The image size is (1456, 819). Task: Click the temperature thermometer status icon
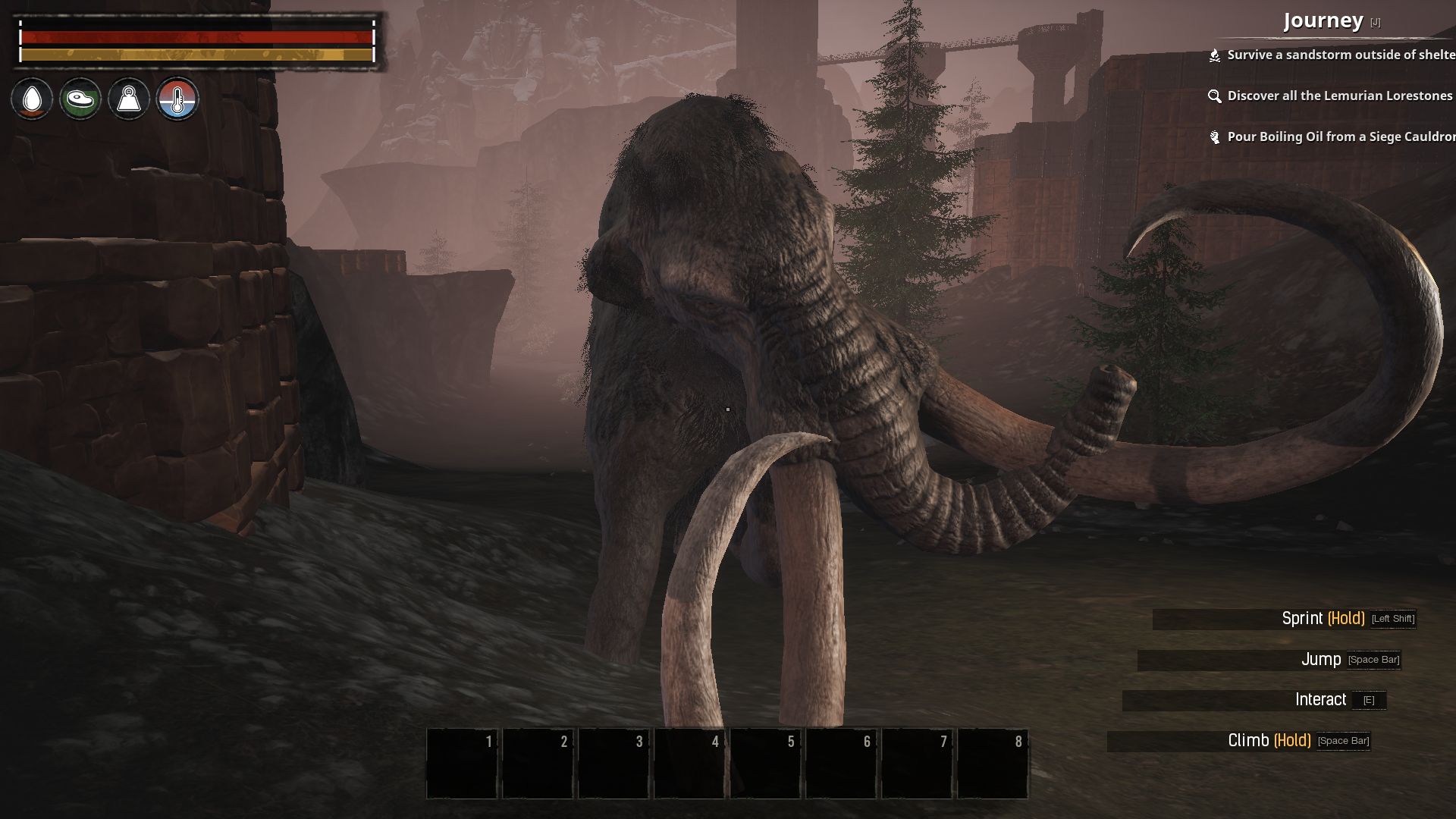177,99
